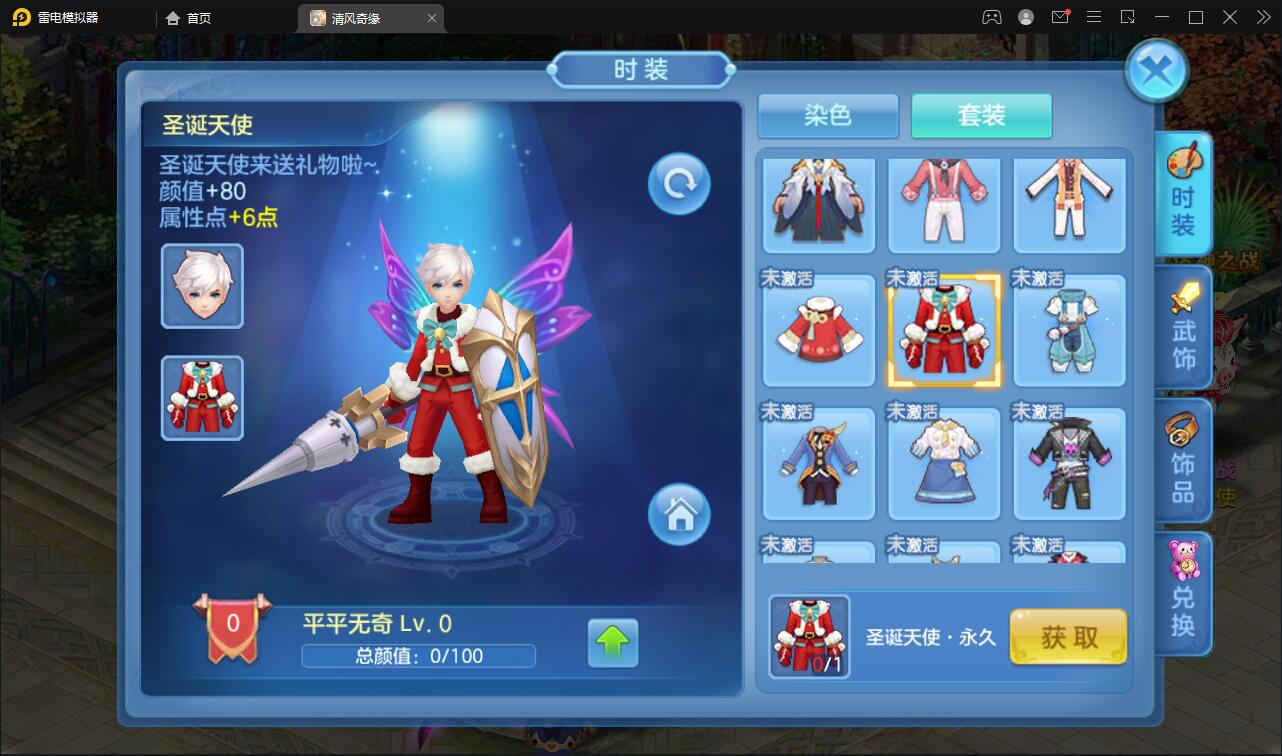Rotate the character model preview
Viewport: 1282px width, 756px height.
[678, 183]
